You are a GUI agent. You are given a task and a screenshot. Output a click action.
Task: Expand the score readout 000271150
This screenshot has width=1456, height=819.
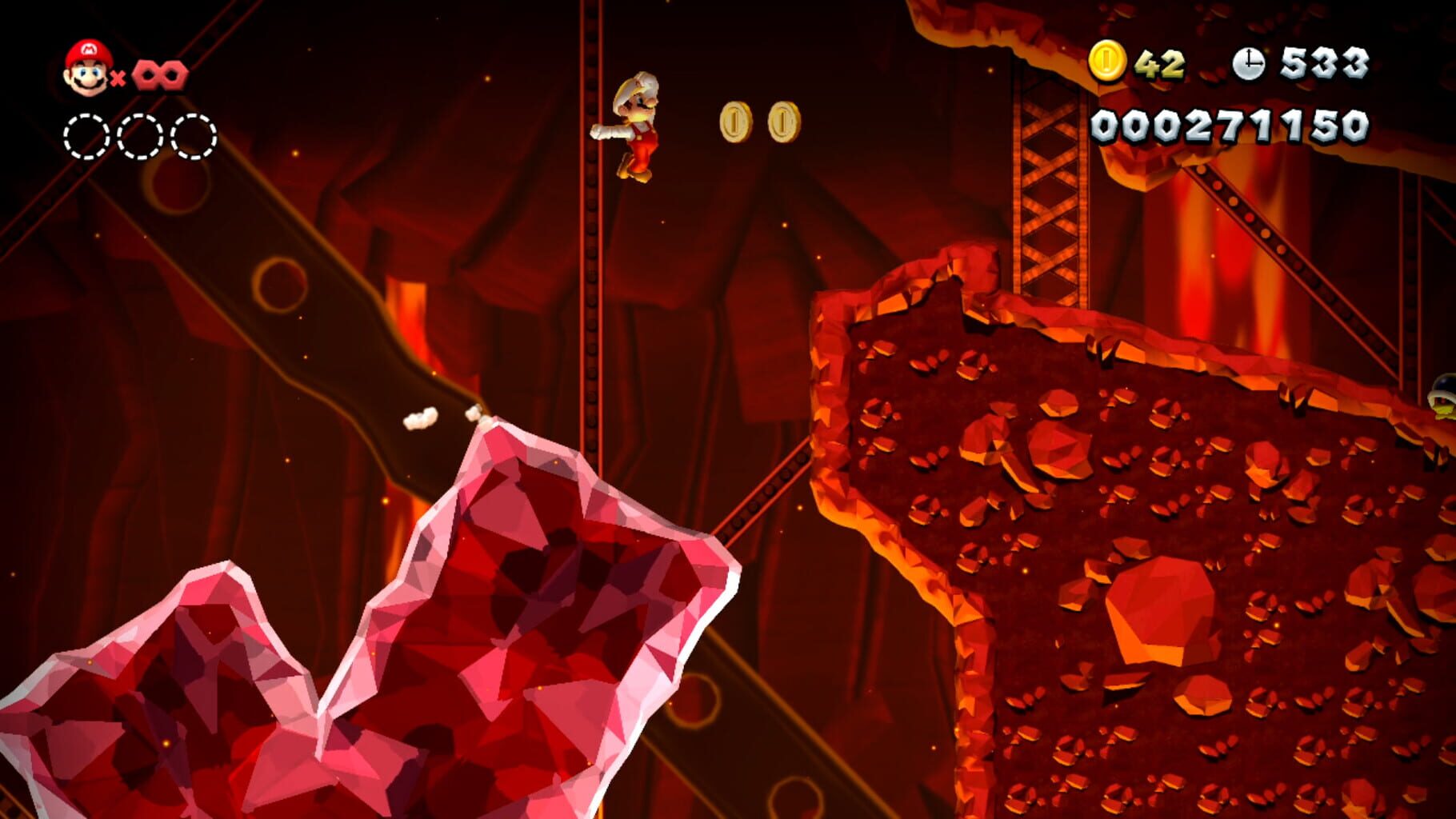[1230, 124]
